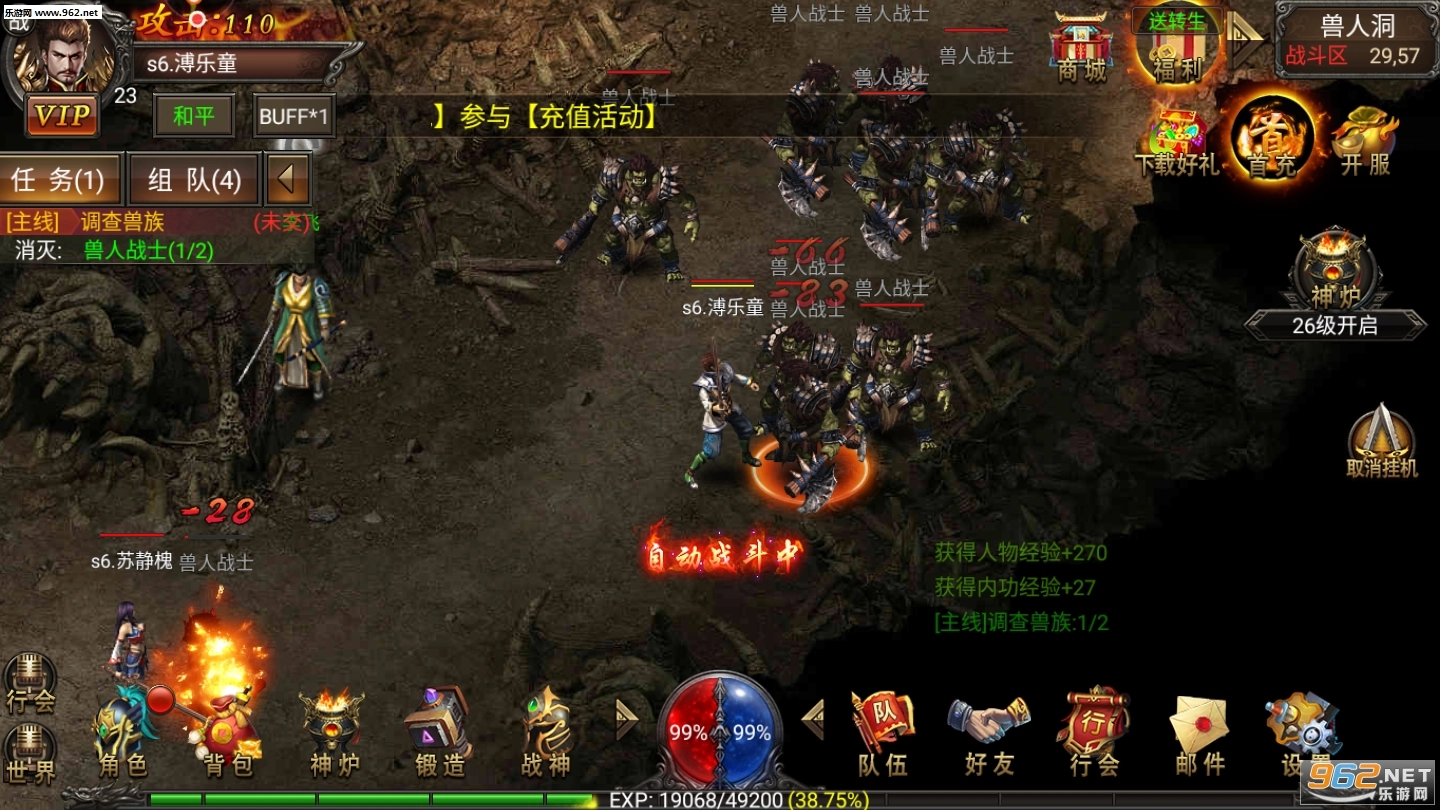Open the 福利 welfare rewards icon
Viewport: 1440px width, 810px height.
(x=1178, y=50)
